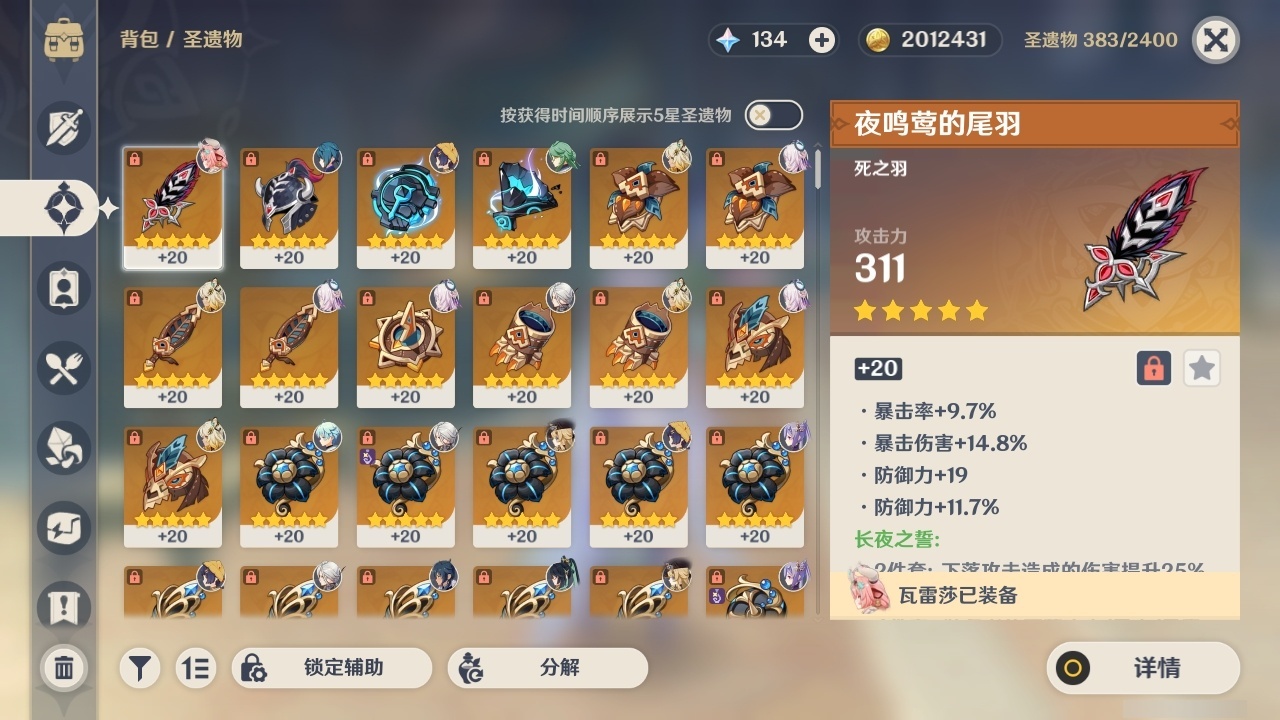Click the plus icon to buy Primogems
The width and height of the screenshot is (1280, 720).
[x=820, y=40]
